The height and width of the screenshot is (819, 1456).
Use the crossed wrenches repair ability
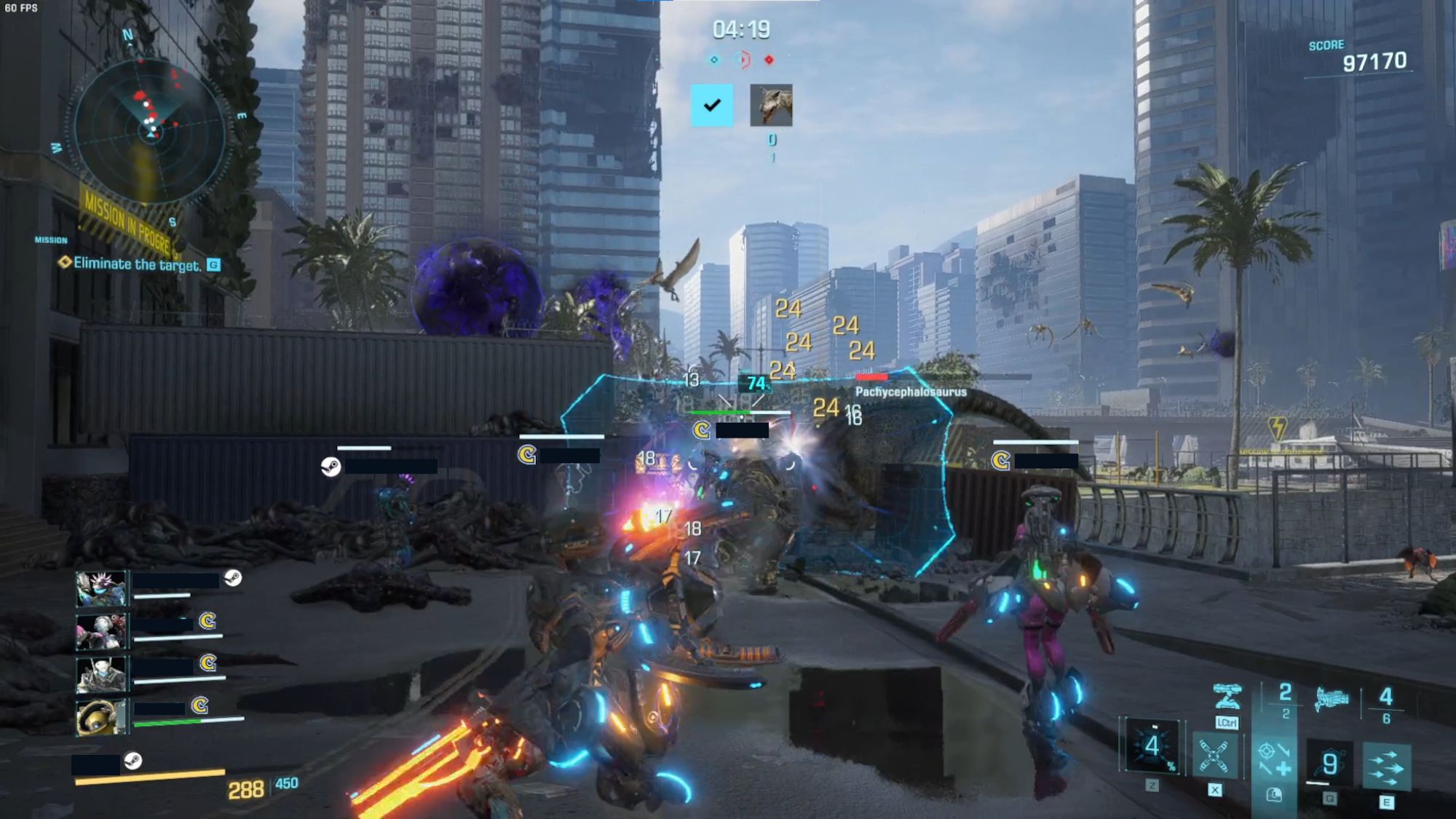click(x=1214, y=756)
